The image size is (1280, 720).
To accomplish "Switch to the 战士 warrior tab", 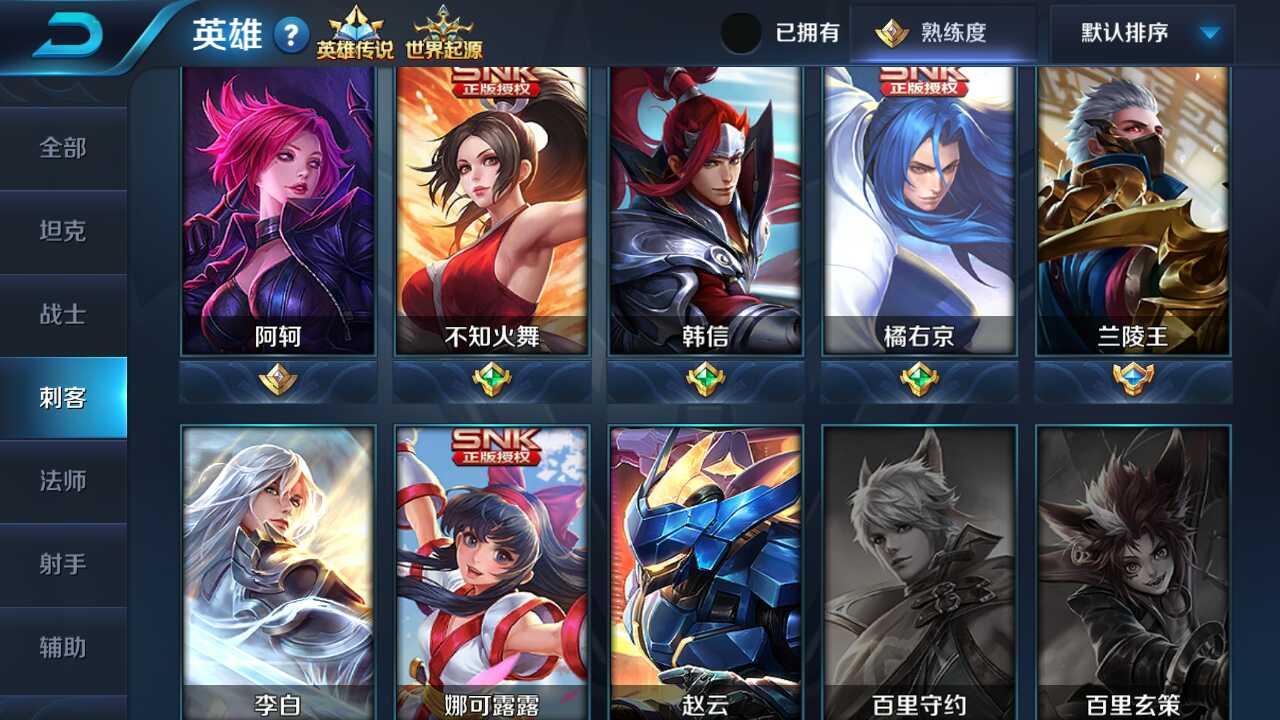I will coord(63,314).
